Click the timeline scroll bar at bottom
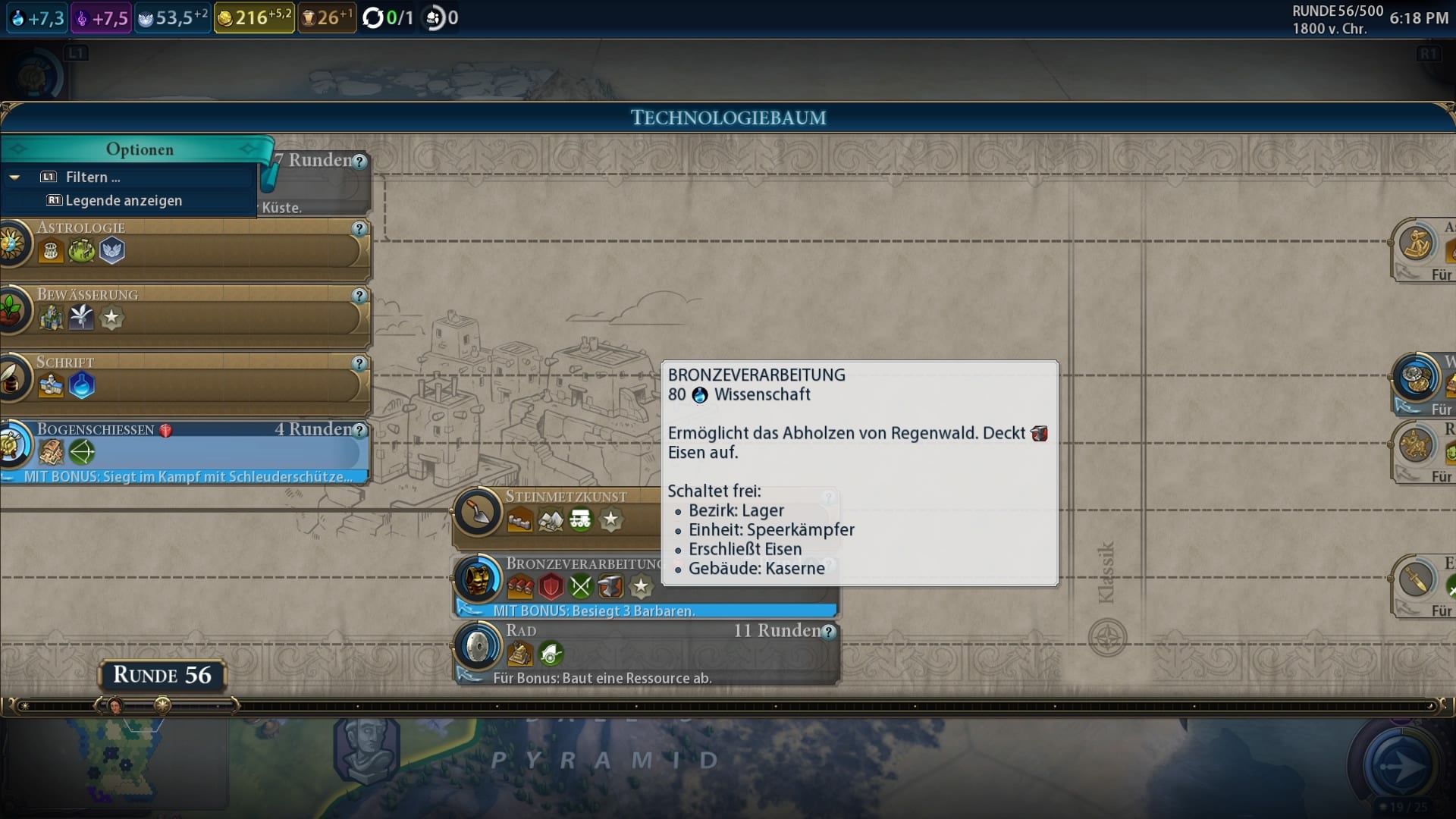Screen dimensions: 1456x819 pyautogui.click(x=728, y=706)
